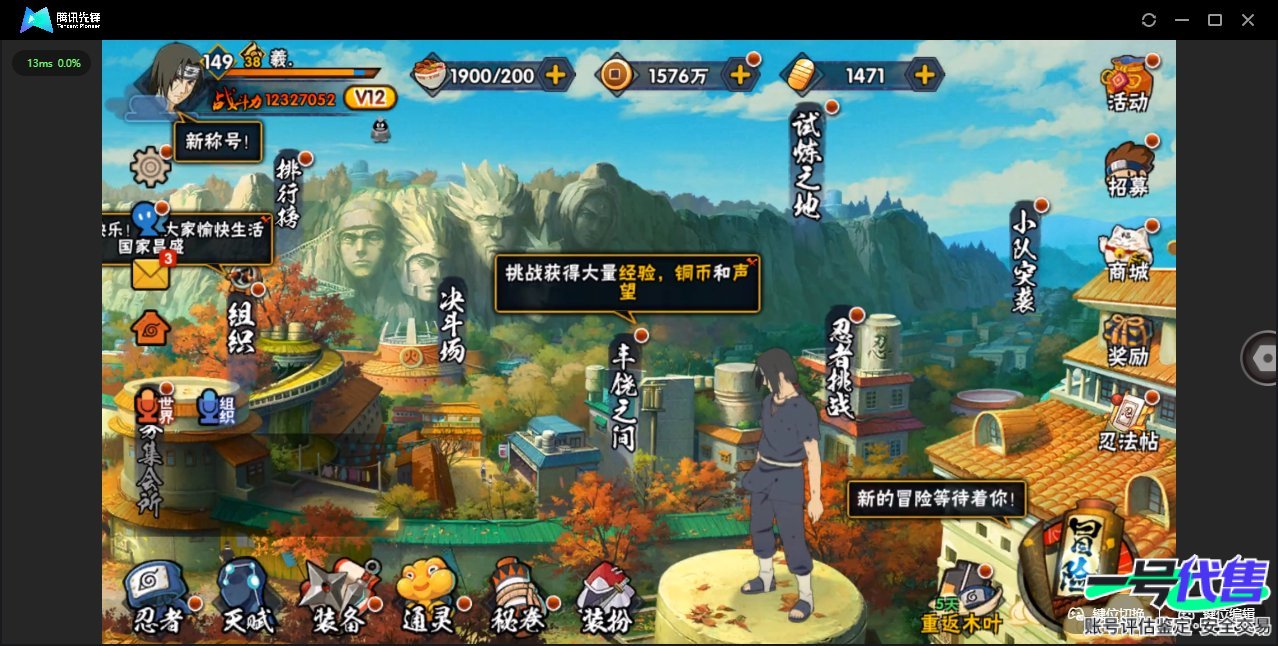Open the 奖励 rewards icon
Viewport: 1278px width, 646px height.
(x=1127, y=339)
